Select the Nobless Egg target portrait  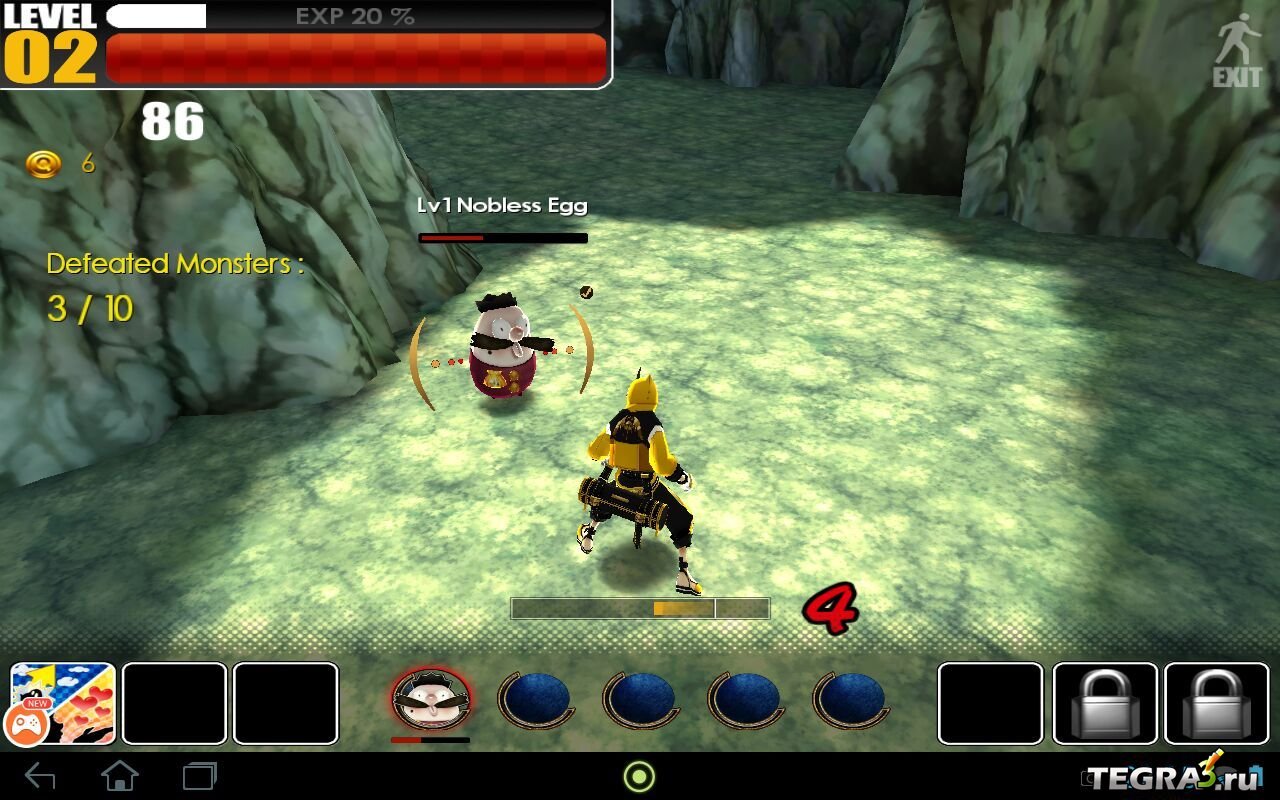431,699
